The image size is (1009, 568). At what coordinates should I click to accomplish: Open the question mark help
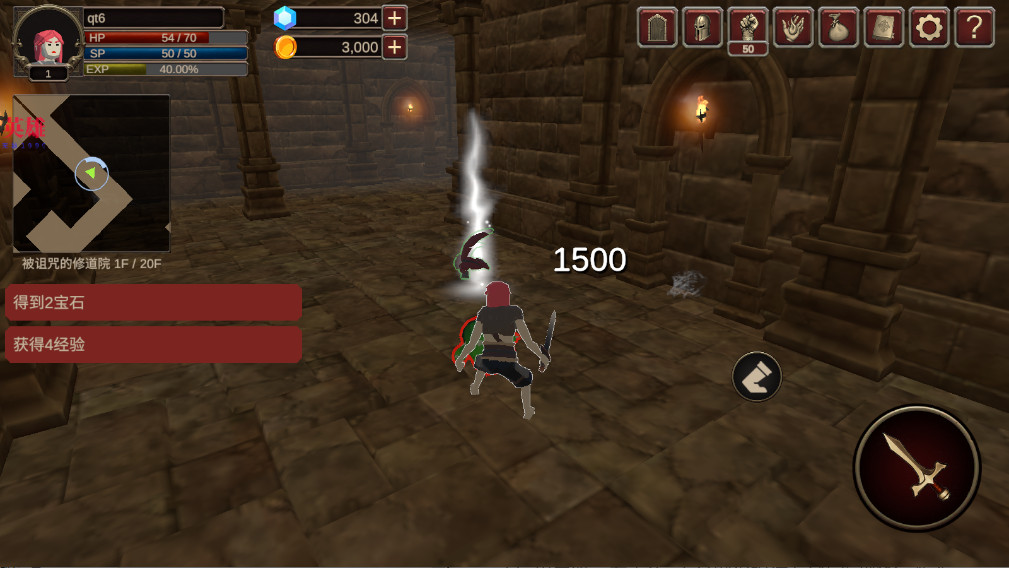click(974, 27)
